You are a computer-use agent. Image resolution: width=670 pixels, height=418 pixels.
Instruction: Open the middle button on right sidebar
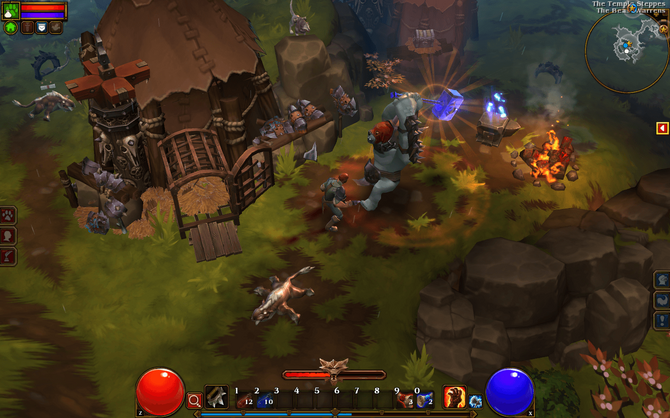(661, 299)
